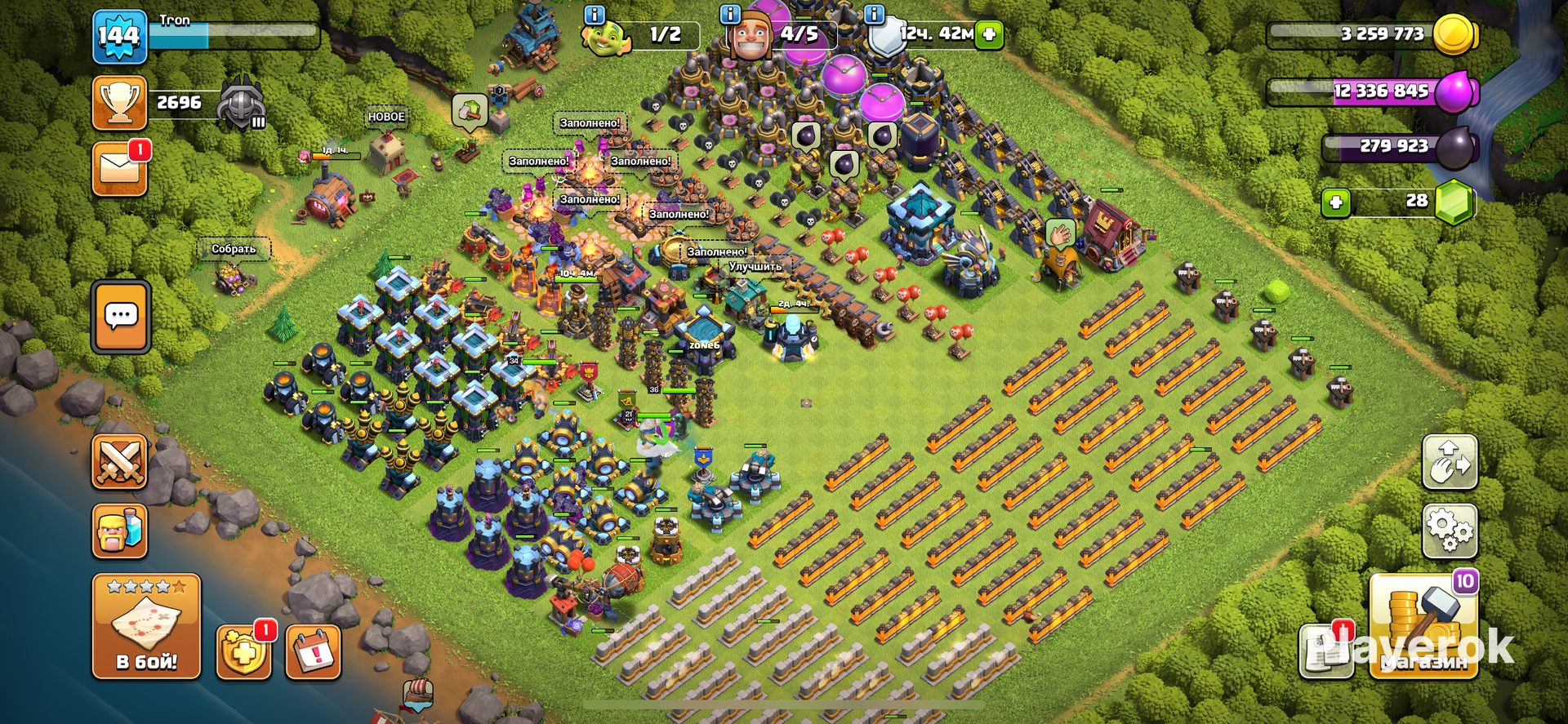The height and width of the screenshot is (724, 1568).
Task: Open the player profile from the level 144 badge
Action: pyautogui.click(x=119, y=37)
